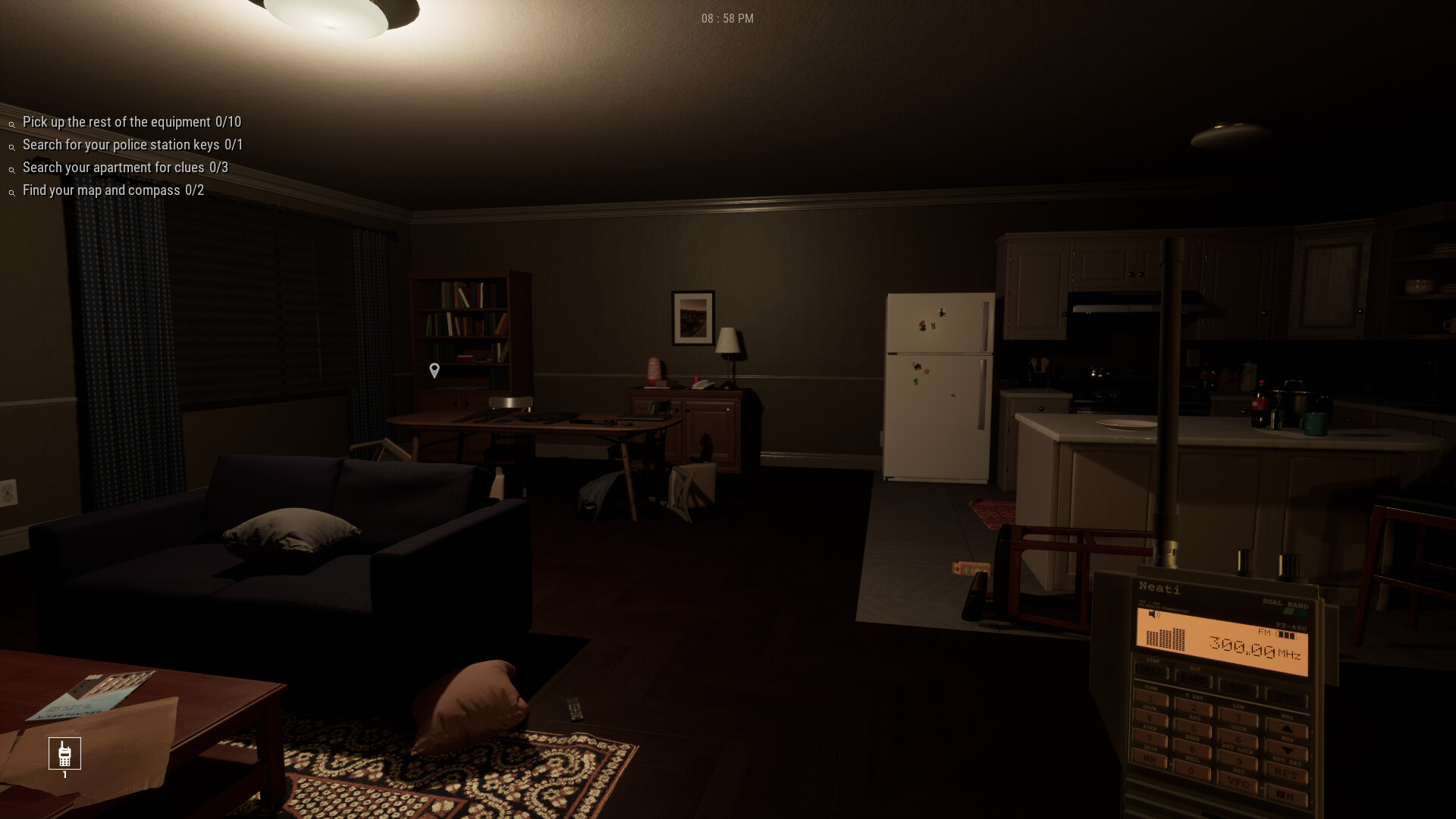Toggle the F M button on the radio
This screenshot has height=819, width=1456.
click(x=1286, y=794)
